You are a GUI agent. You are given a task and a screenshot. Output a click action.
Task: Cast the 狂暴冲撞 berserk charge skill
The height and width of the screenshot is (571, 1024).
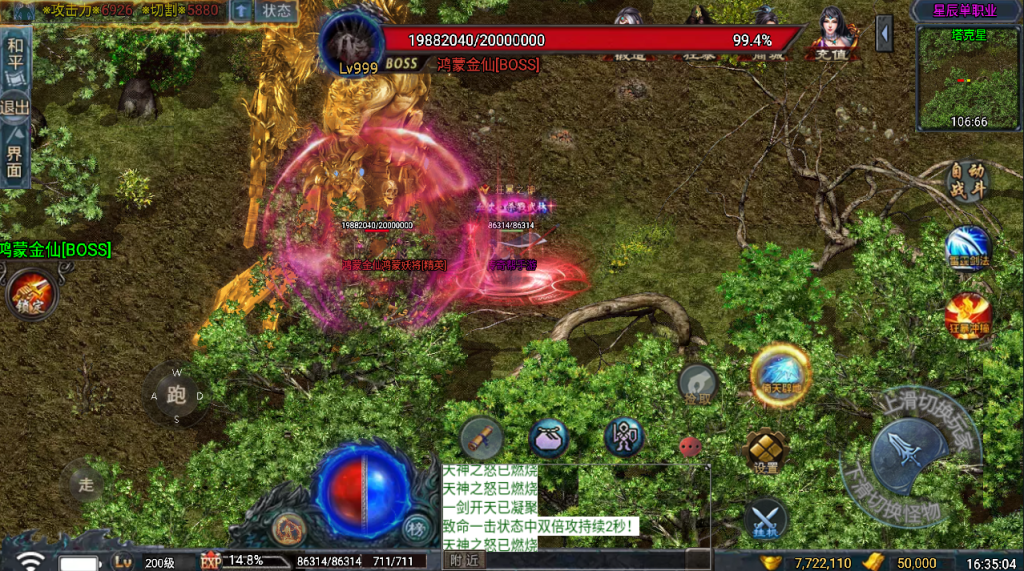[968, 316]
